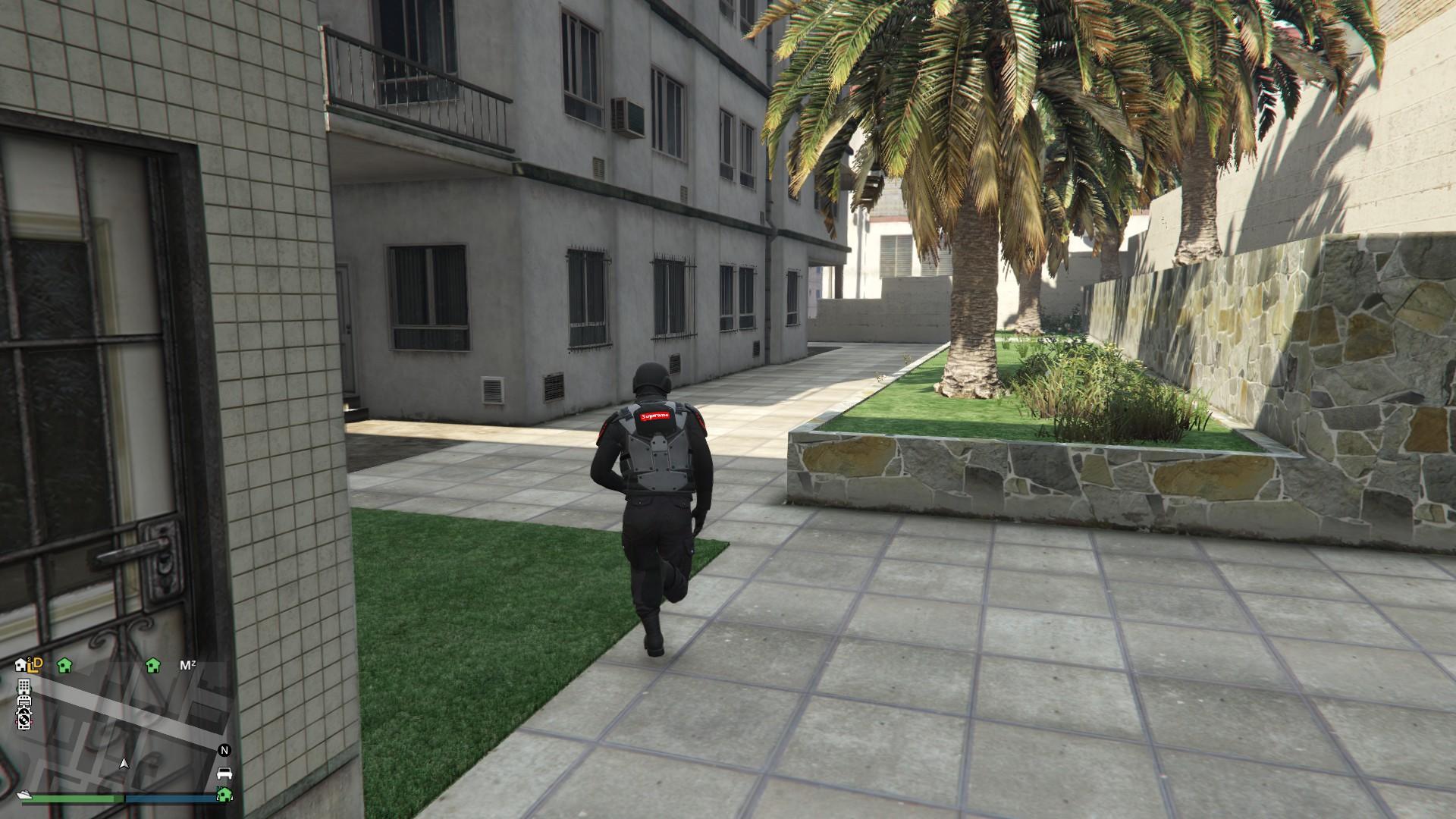
Task: Click the blue armor bar under the minimap
Action: pyautogui.click(x=170, y=797)
